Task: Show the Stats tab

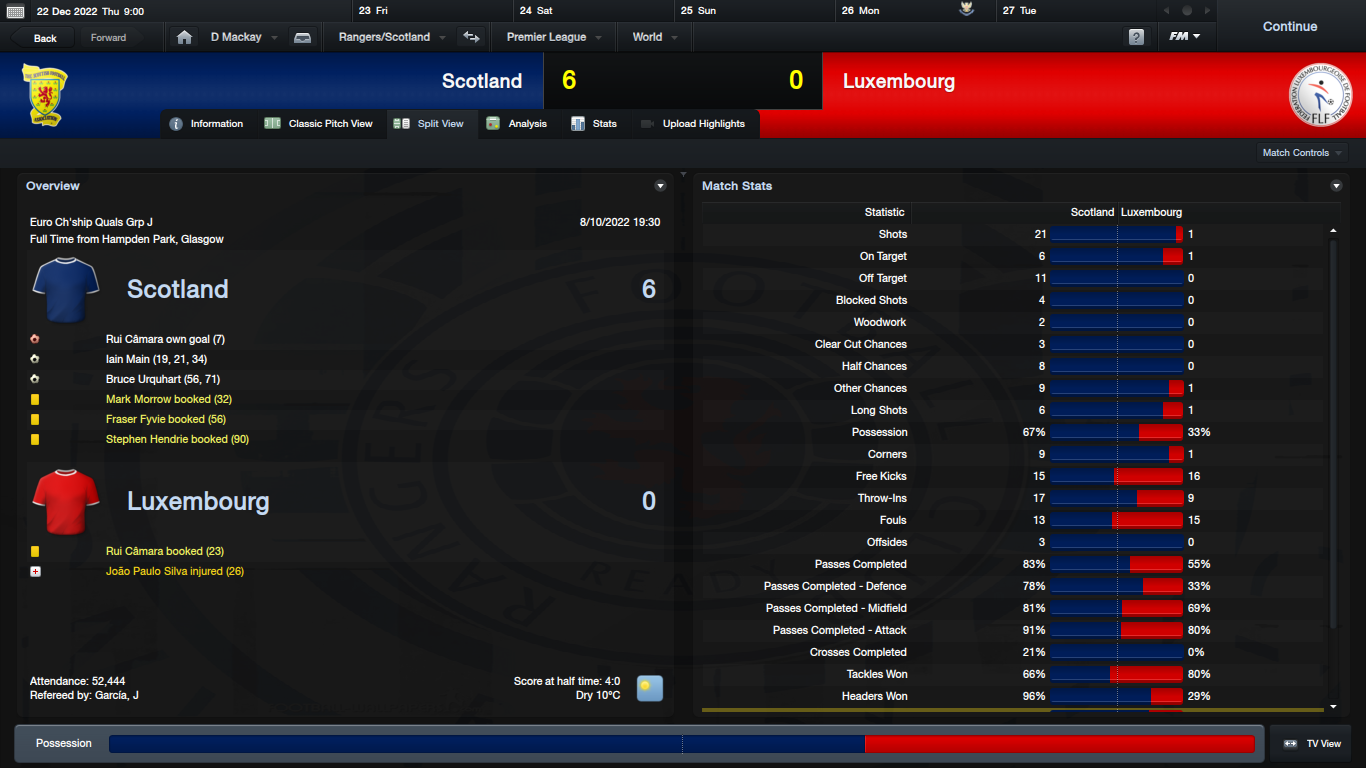Action: coord(594,124)
